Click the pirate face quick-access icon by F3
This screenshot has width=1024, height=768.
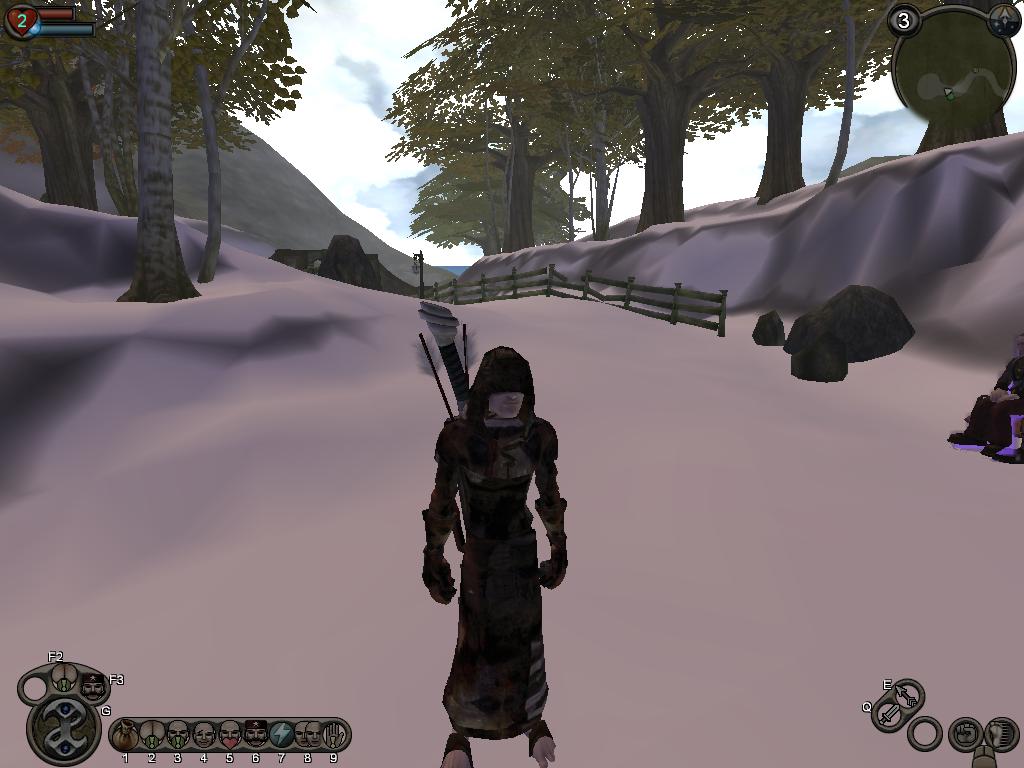[93, 687]
